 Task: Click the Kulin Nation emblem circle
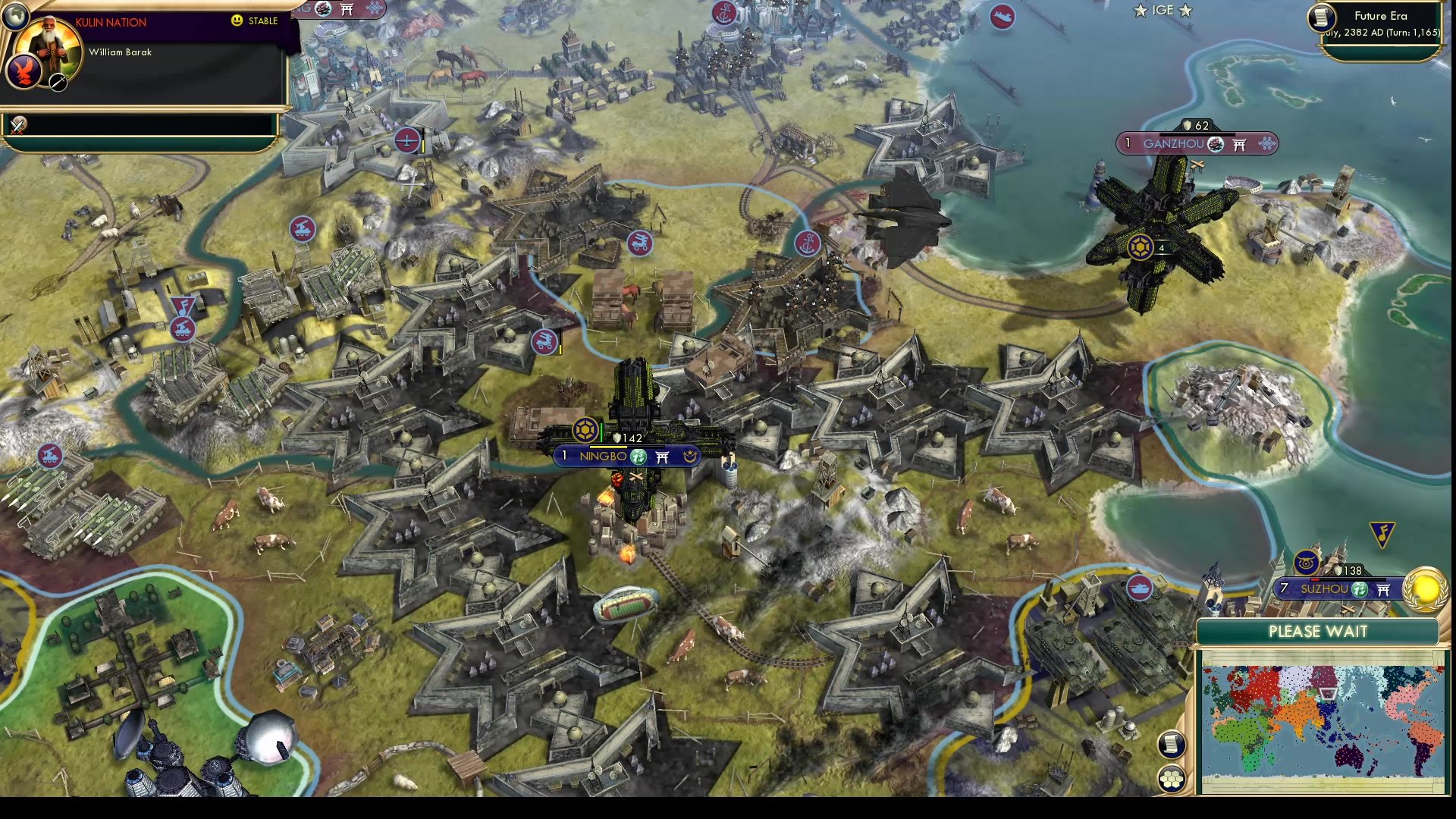[24, 71]
